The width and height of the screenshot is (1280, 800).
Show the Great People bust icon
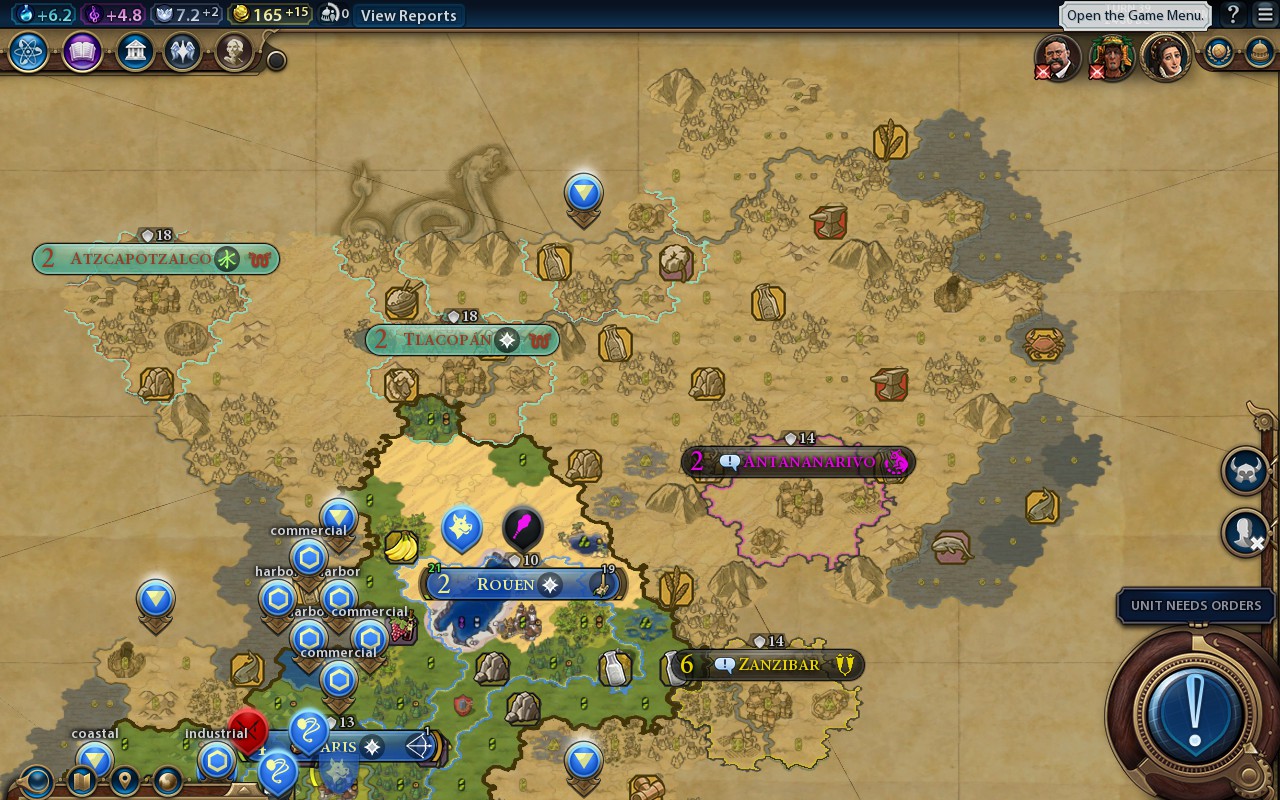click(233, 52)
